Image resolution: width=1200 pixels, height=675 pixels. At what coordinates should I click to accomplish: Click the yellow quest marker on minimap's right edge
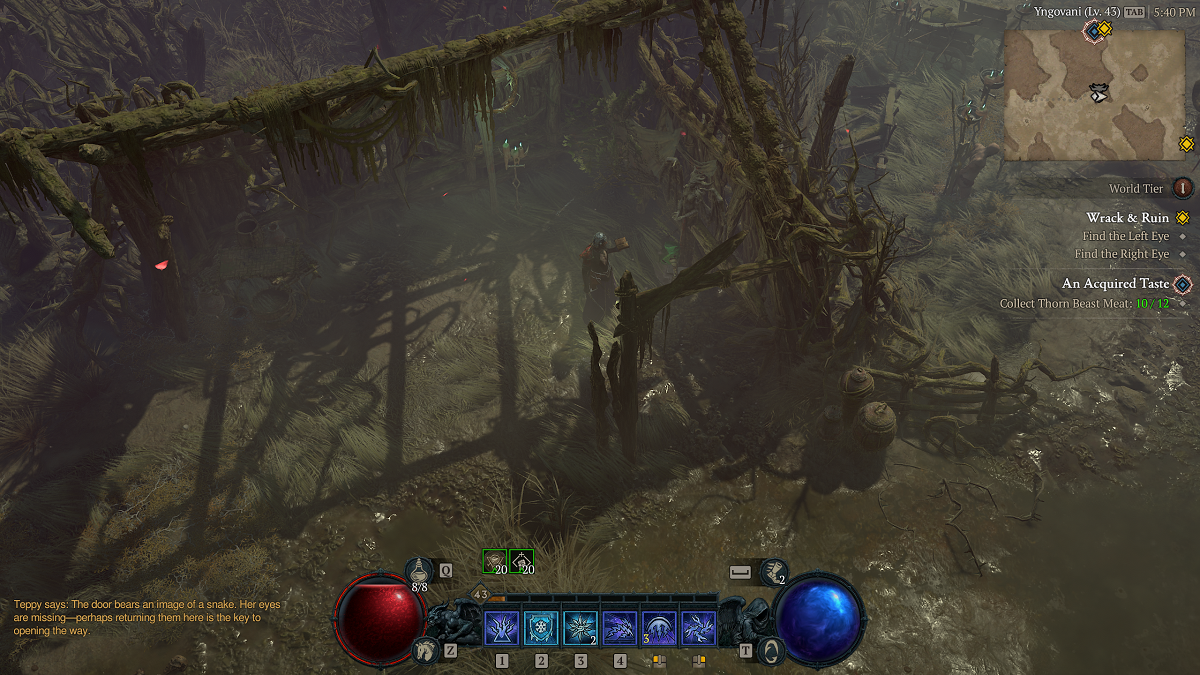[1186, 144]
